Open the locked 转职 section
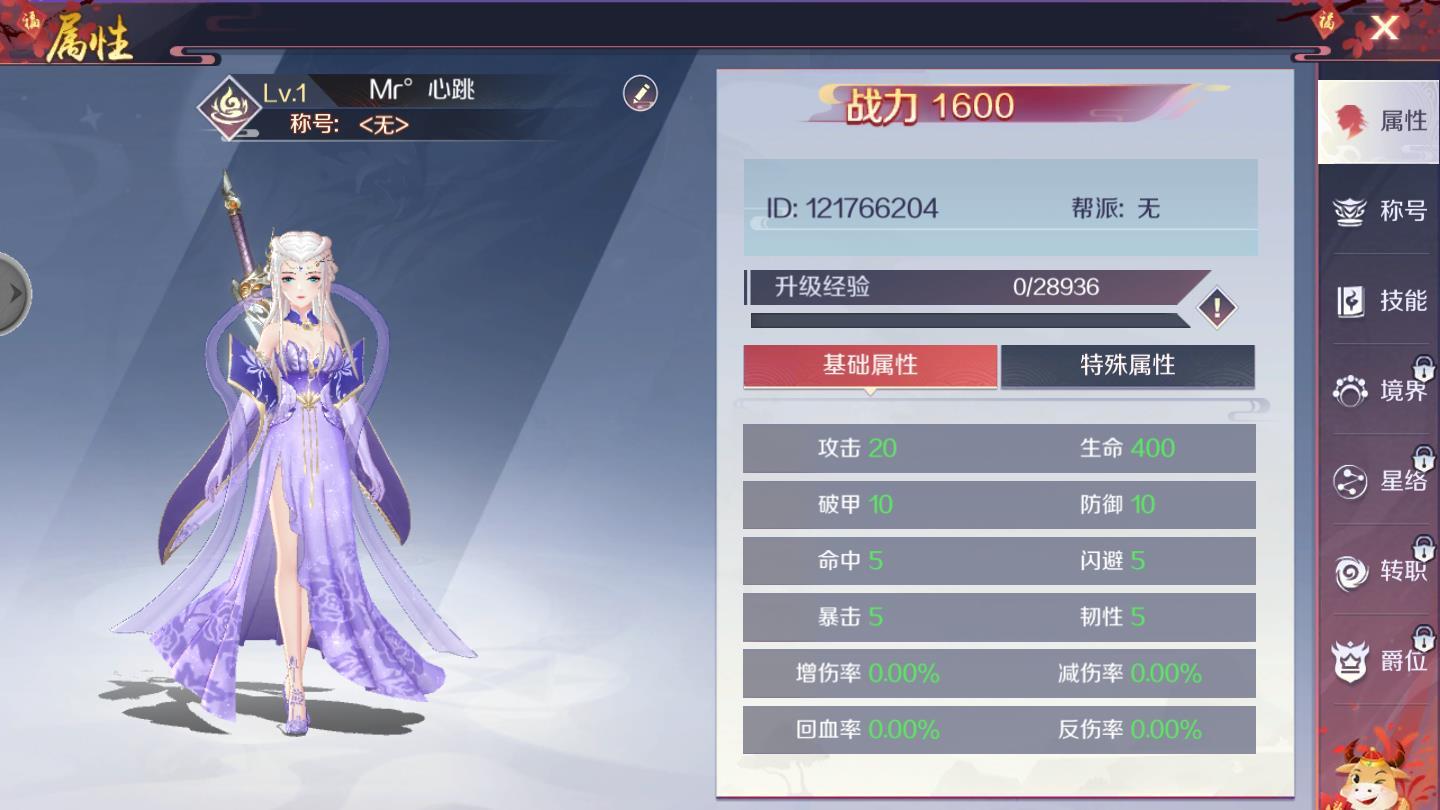 (1378, 571)
